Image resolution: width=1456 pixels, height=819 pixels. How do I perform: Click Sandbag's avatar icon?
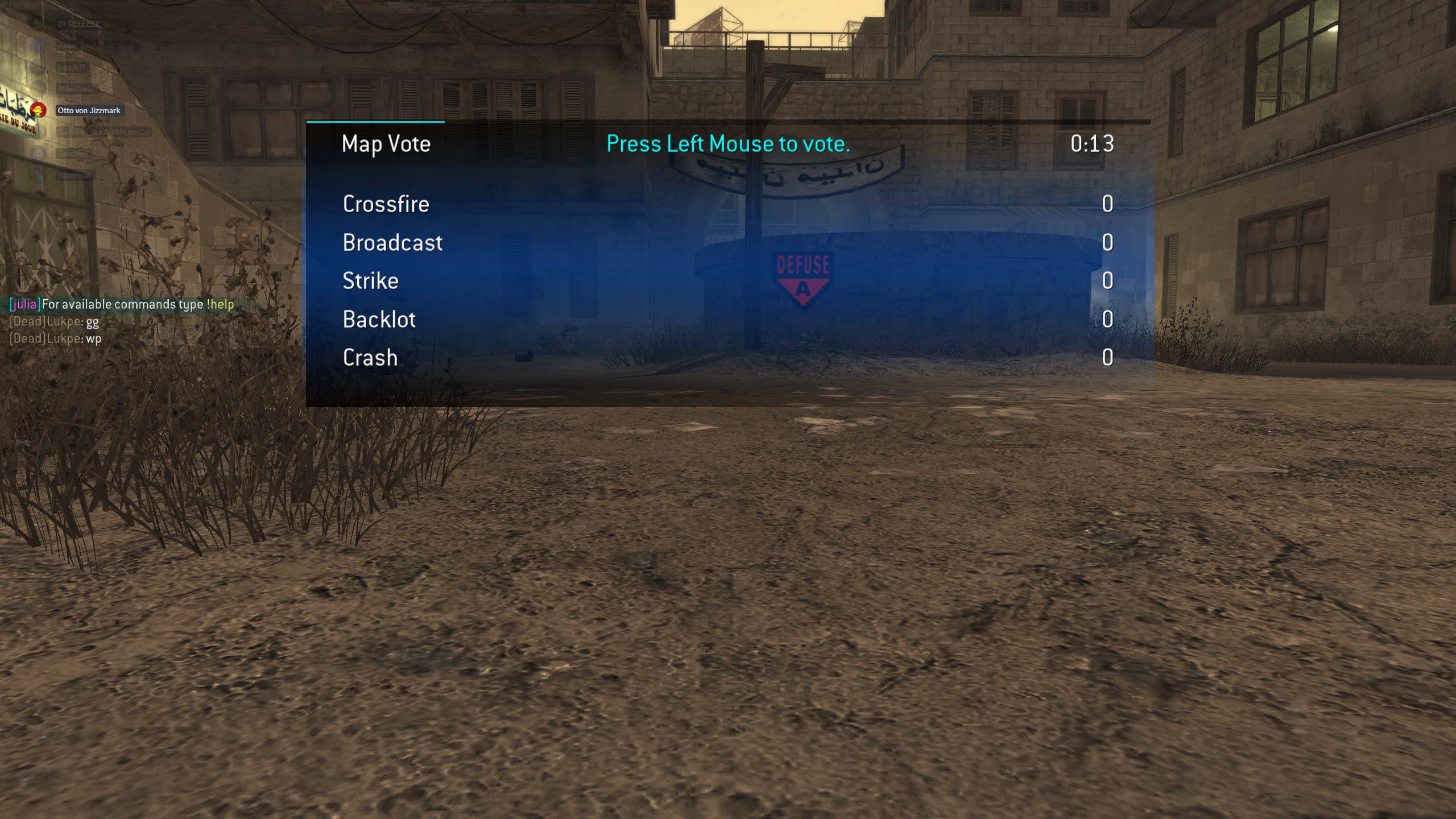pos(39,155)
